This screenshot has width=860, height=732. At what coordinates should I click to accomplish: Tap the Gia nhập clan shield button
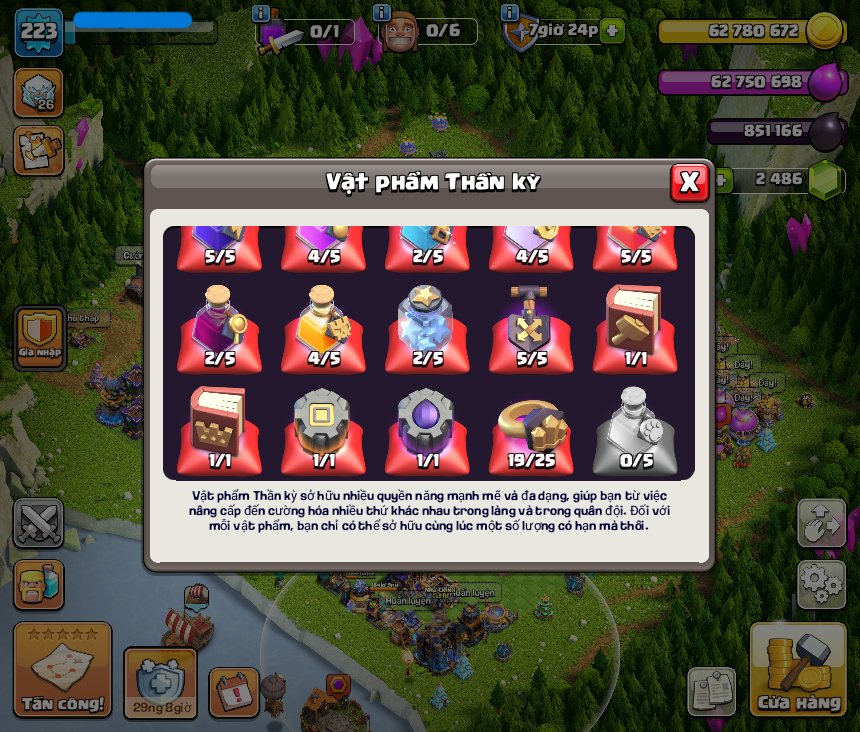[x=40, y=337]
